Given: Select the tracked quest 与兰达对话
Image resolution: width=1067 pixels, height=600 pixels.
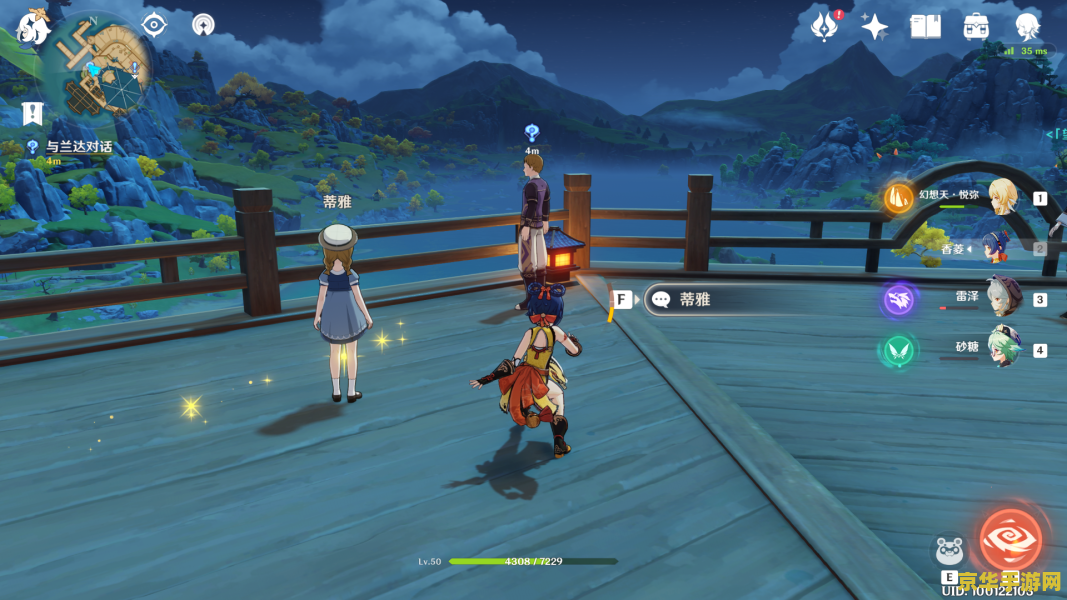Looking at the screenshot, I should (78, 147).
